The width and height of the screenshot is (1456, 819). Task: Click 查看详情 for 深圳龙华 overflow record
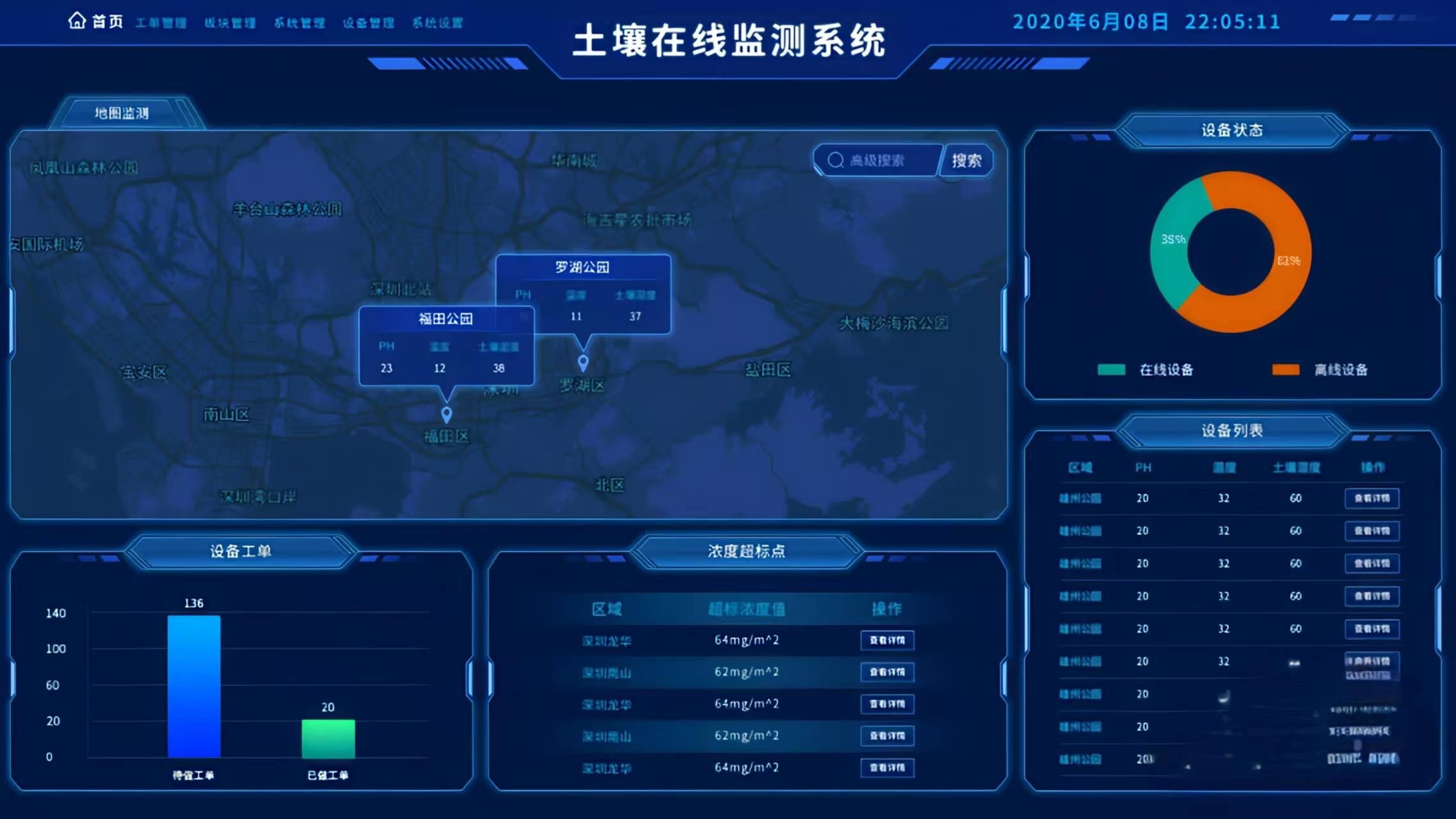click(x=887, y=640)
